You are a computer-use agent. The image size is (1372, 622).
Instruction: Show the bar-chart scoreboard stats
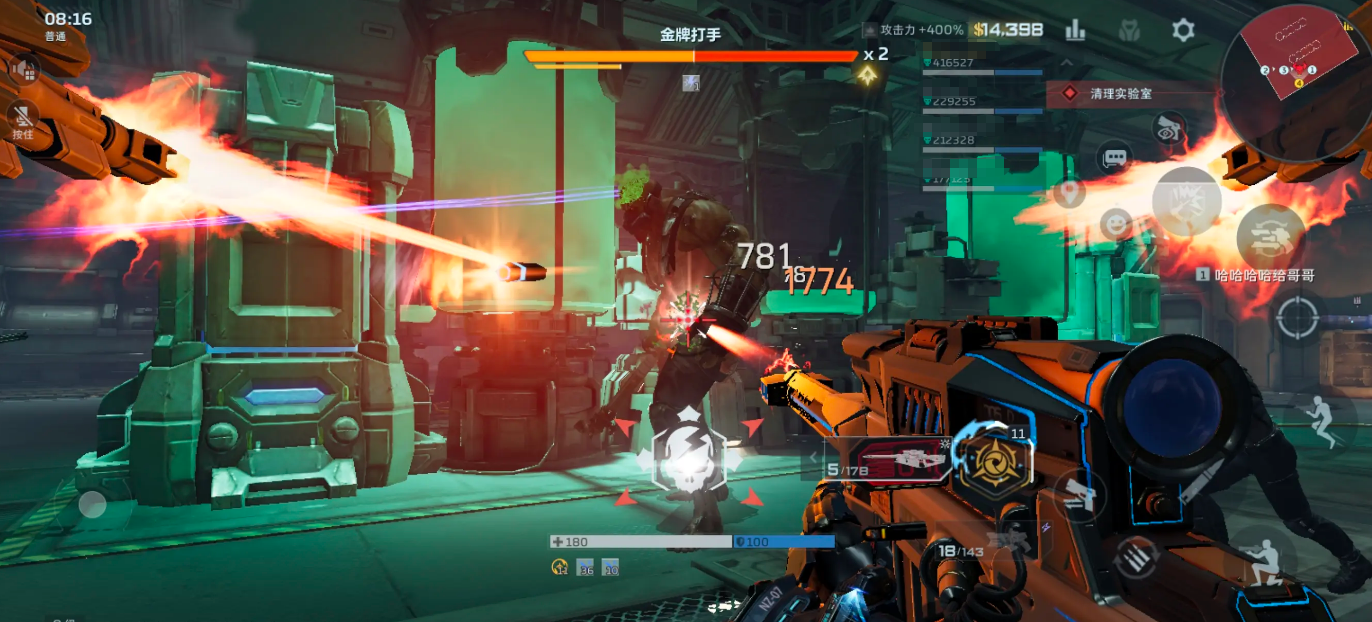[x=1075, y=30]
